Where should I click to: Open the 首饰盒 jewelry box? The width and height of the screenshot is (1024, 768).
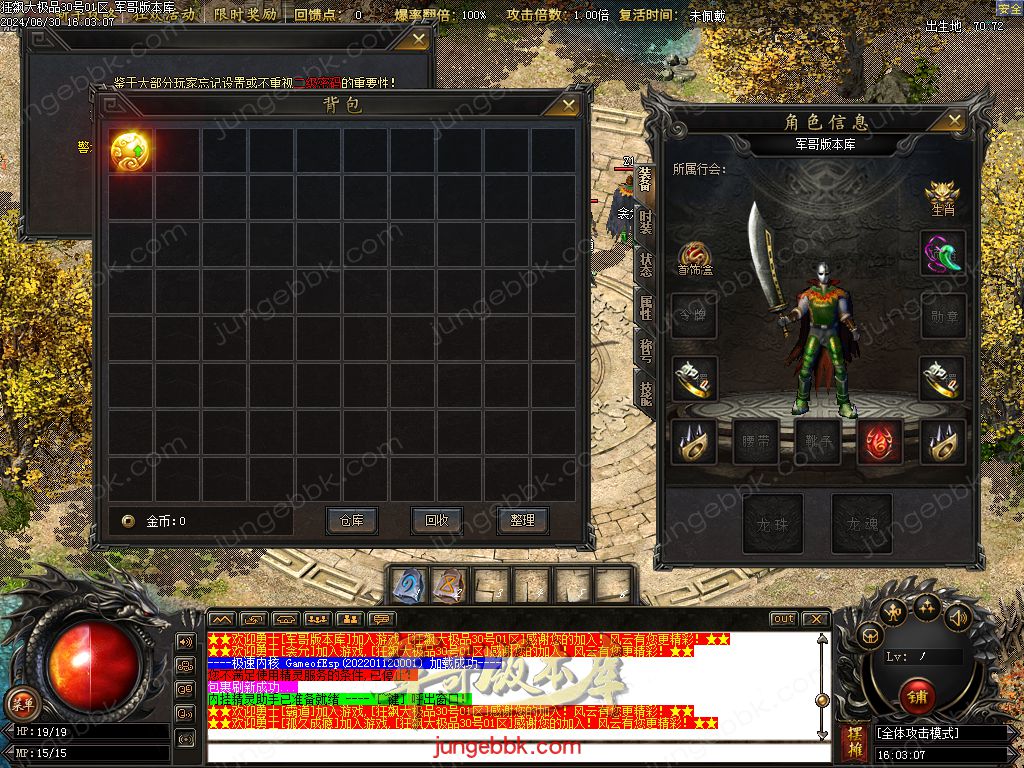point(695,256)
